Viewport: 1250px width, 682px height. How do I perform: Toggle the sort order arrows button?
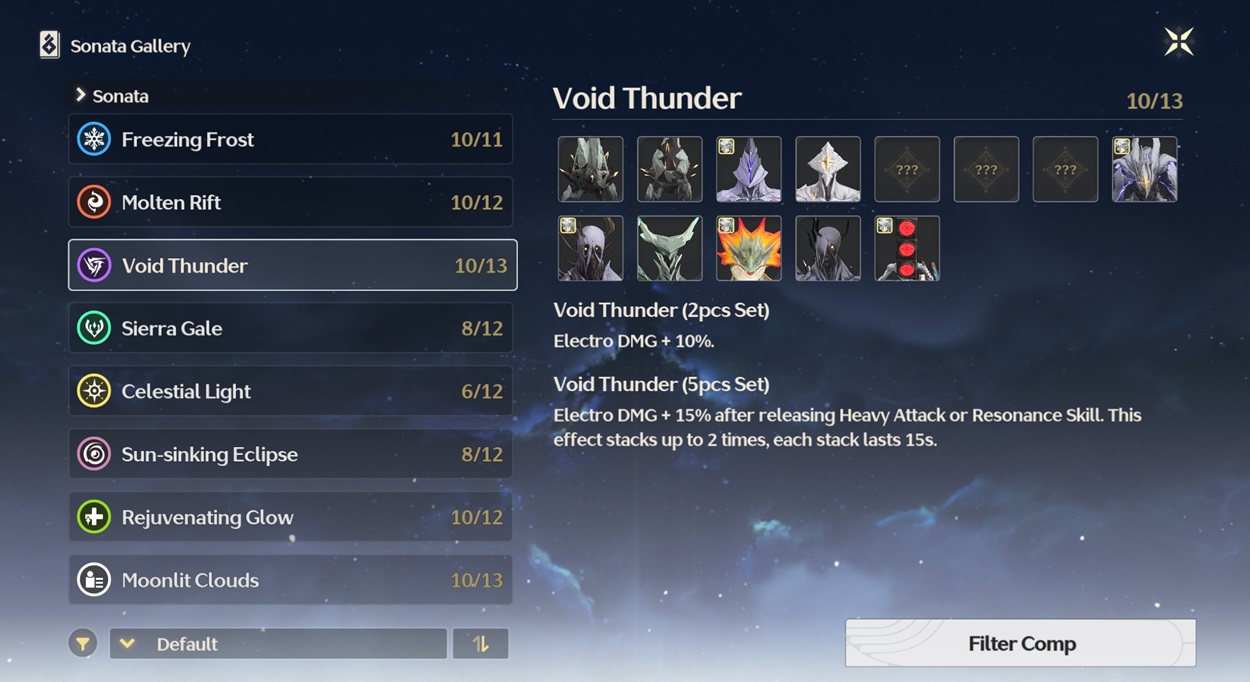click(480, 644)
